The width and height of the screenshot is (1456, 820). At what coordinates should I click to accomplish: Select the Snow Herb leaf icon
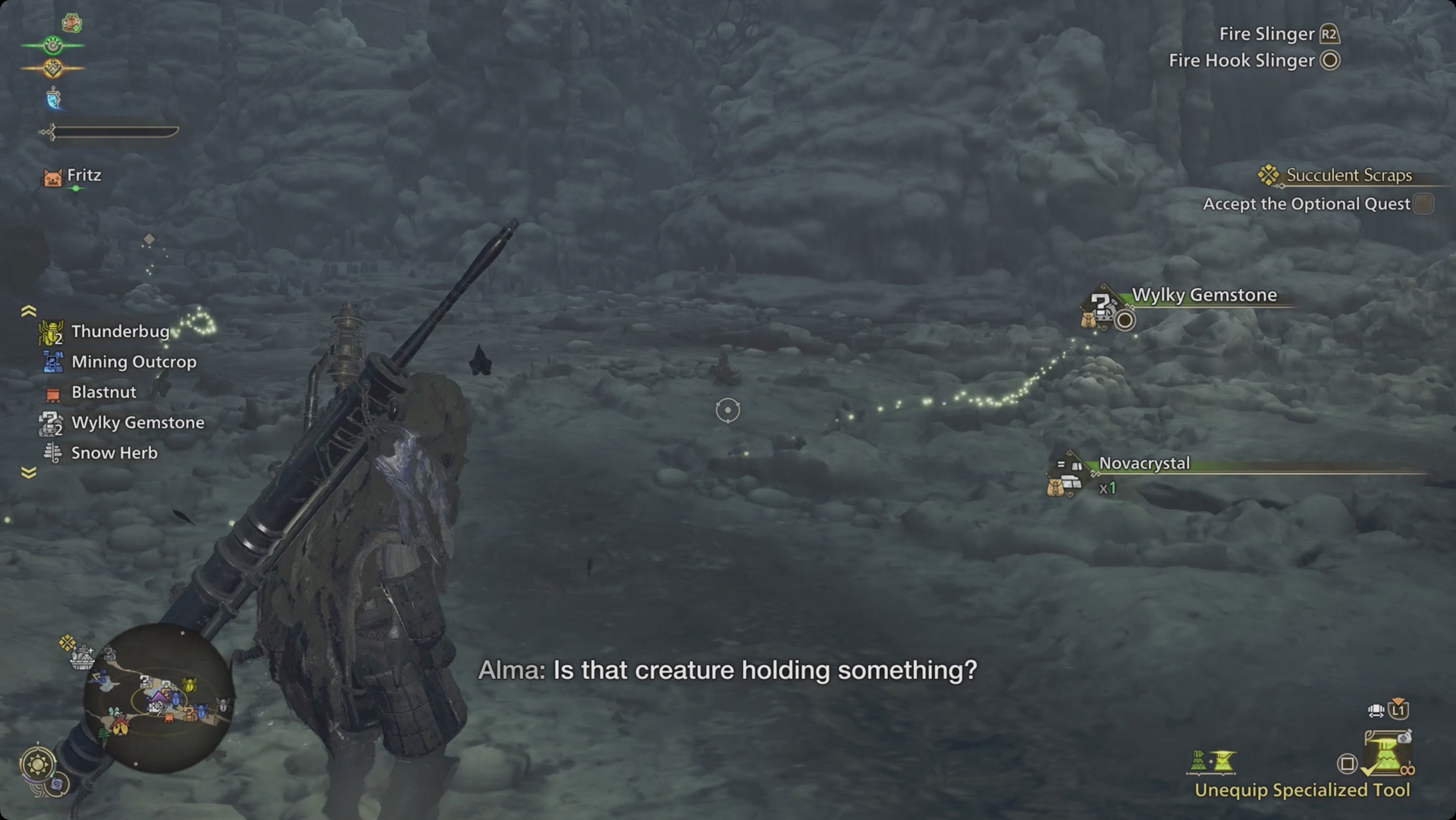[x=52, y=452]
